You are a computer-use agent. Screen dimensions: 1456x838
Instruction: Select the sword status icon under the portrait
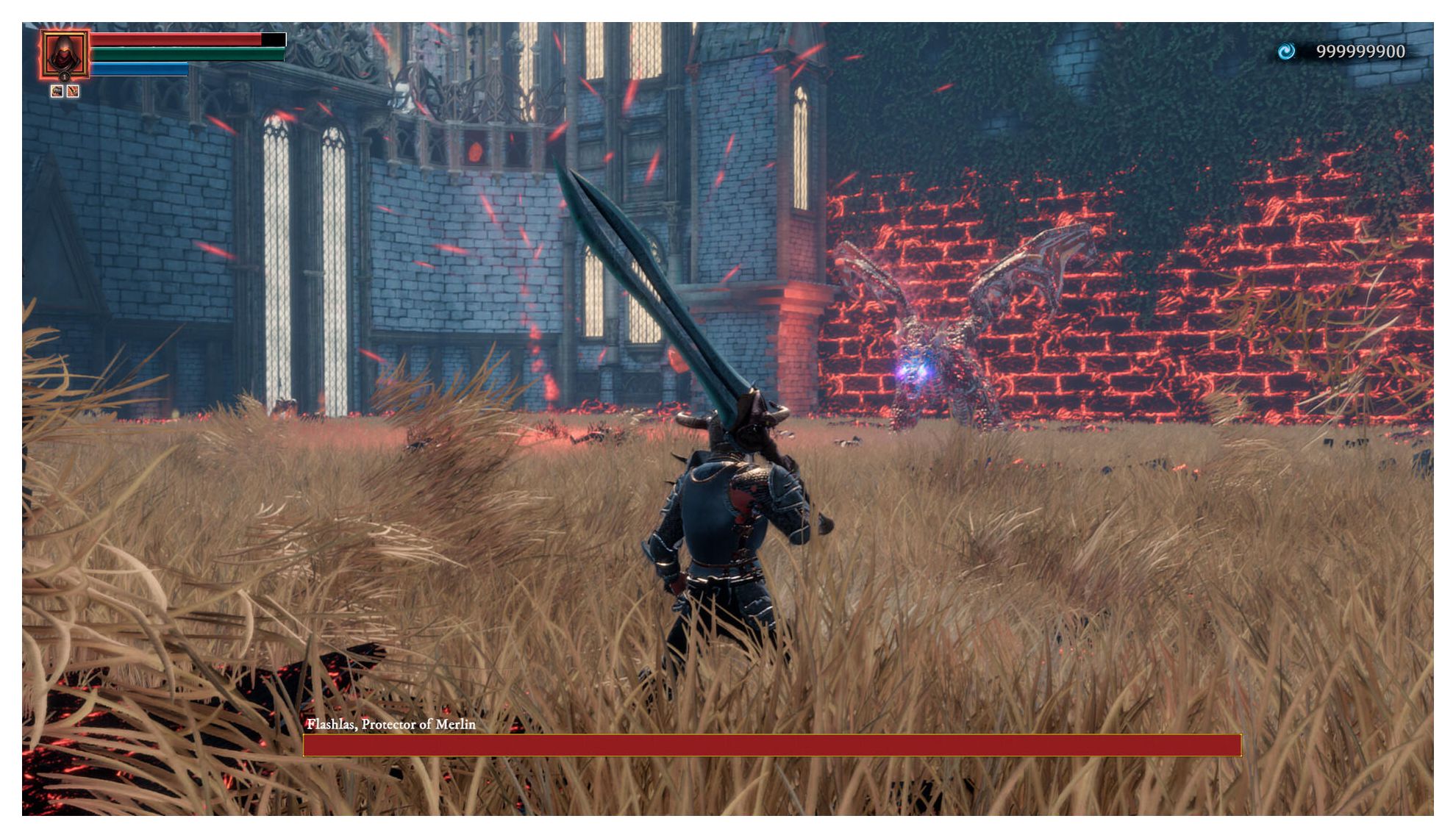click(73, 91)
